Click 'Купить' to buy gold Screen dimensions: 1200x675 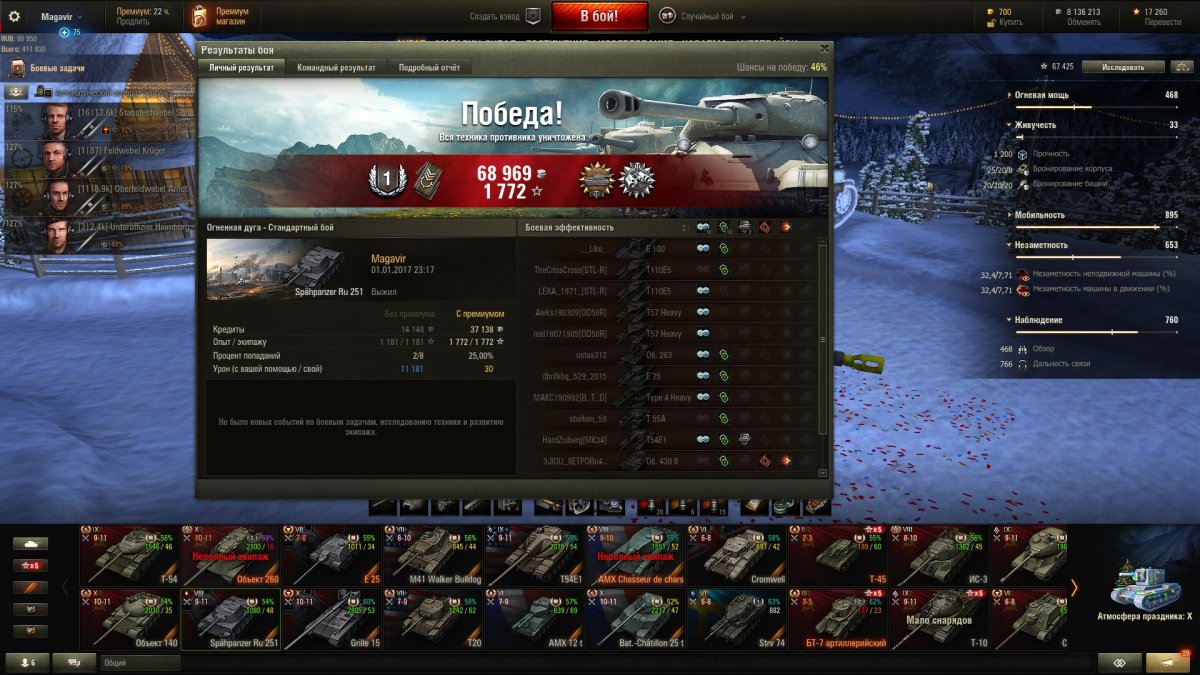[x=1011, y=22]
